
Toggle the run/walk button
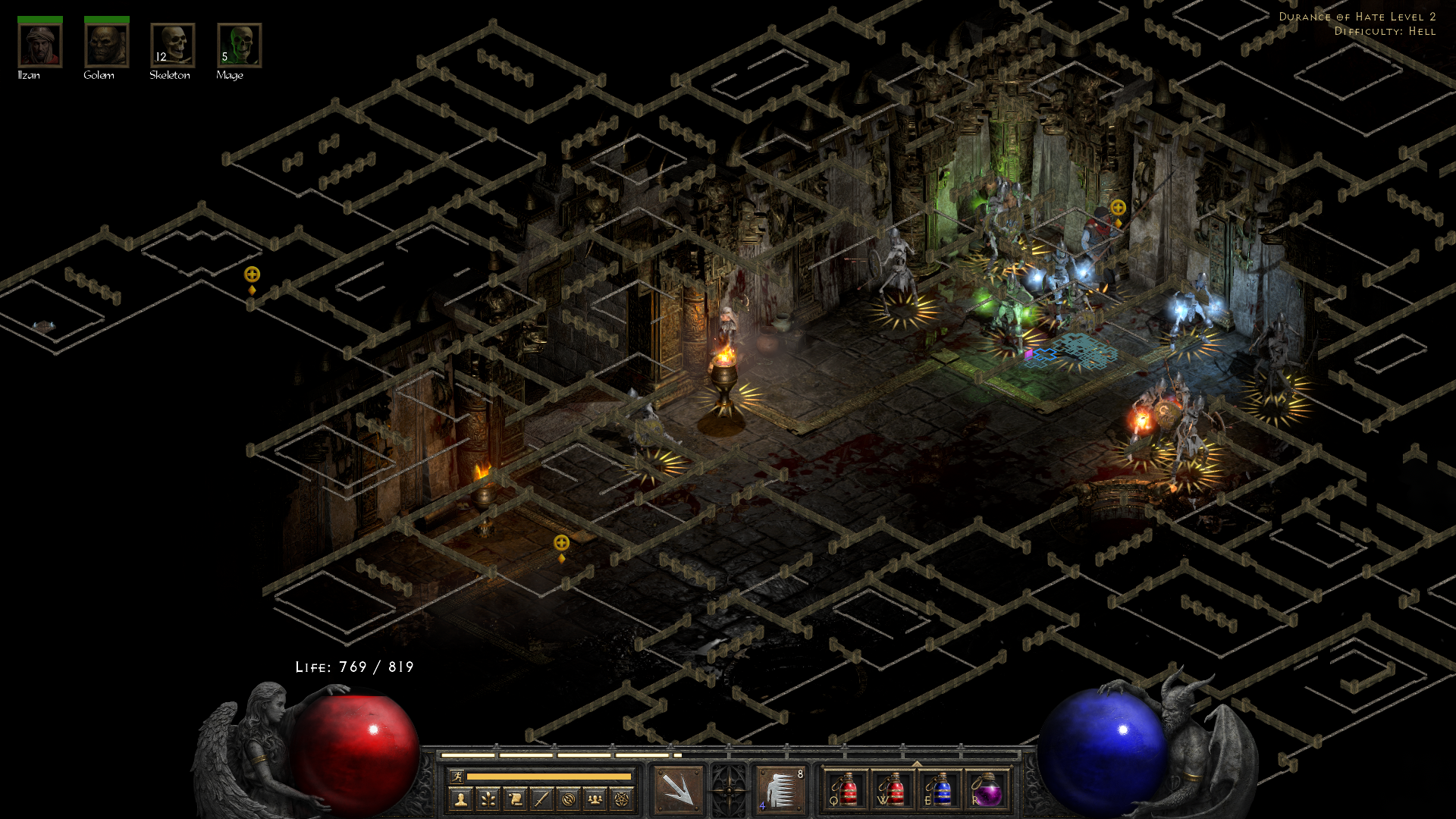point(457,777)
